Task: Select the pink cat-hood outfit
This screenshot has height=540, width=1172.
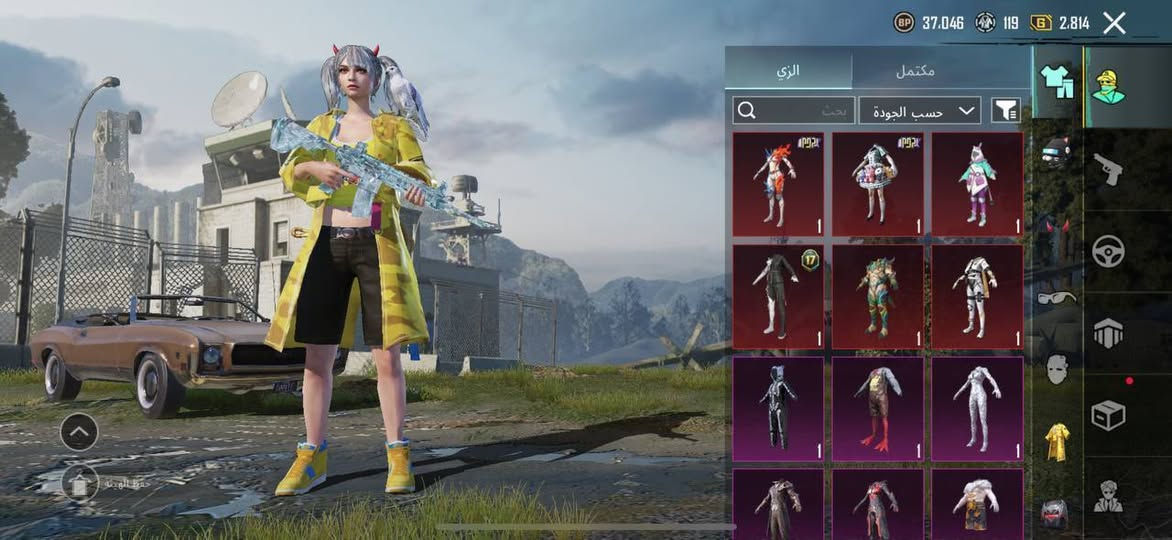Action: pyautogui.click(x=976, y=184)
